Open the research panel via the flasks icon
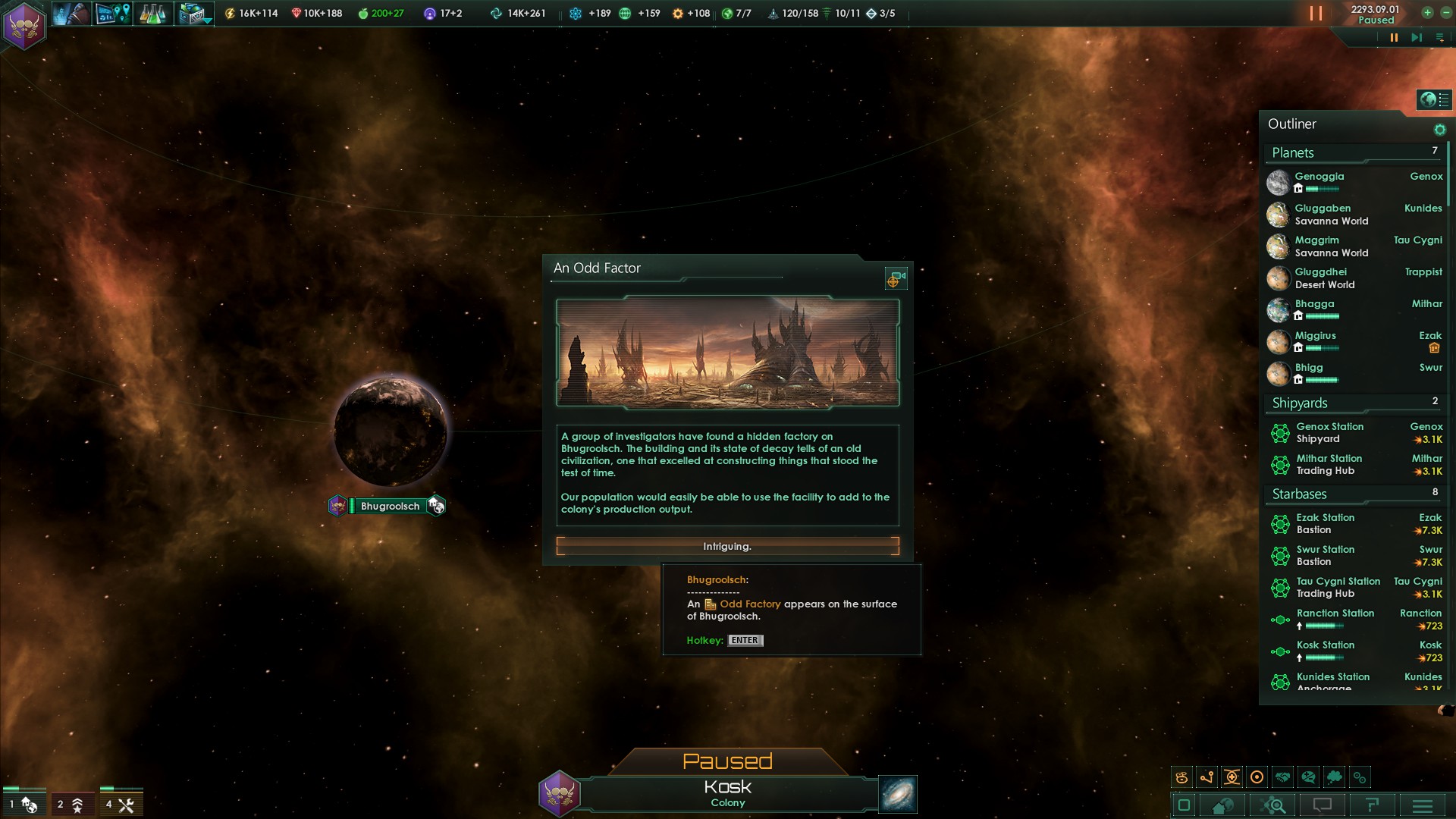The image size is (1456, 819). (153, 13)
